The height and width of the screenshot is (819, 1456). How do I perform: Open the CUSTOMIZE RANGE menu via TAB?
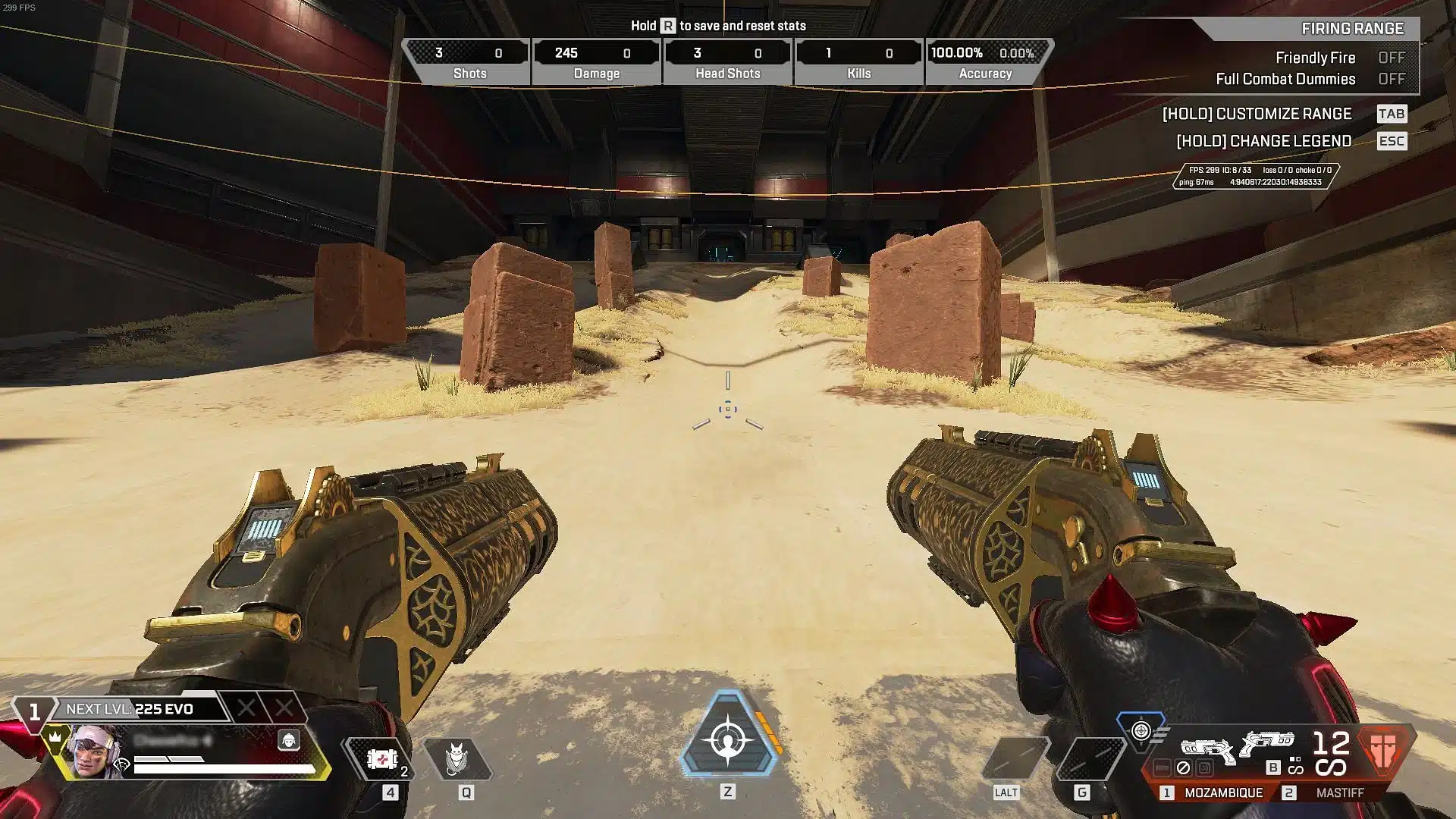pyautogui.click(x=1393, y=114)
